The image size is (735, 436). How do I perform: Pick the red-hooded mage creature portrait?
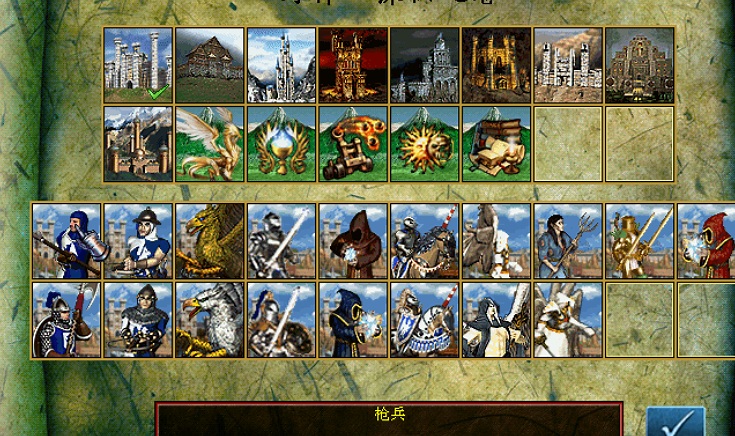click(708, 241)
